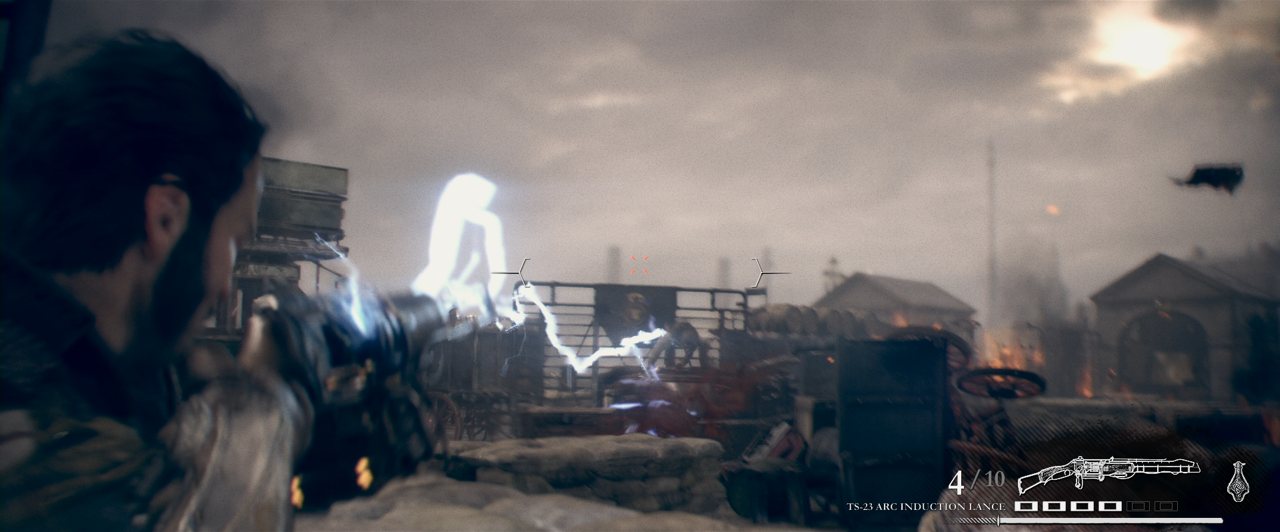Select the TS-23 Arc Induction Lance weapon icon

(1108, 473)
